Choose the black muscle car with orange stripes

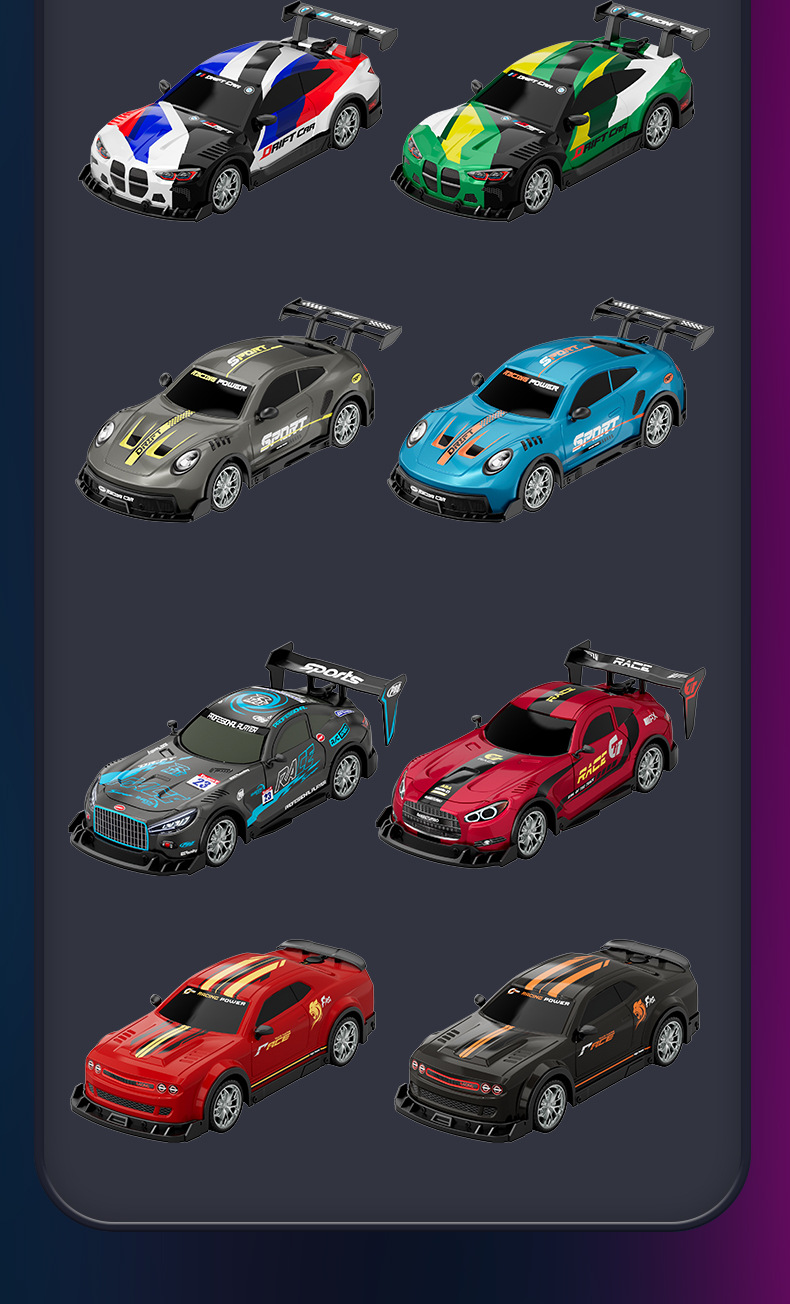[x=548, y=1045]
